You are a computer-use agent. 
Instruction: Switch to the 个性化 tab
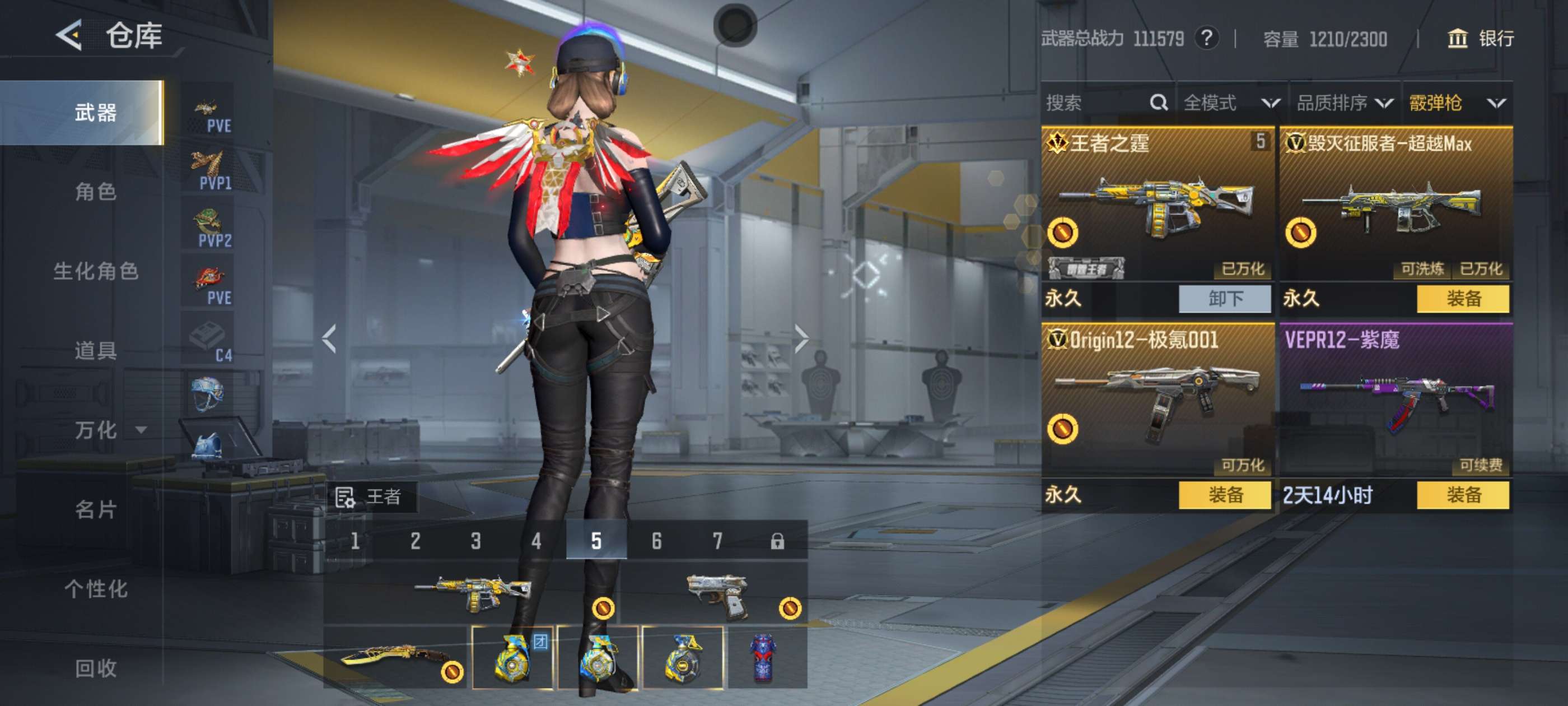click(96, 588)
